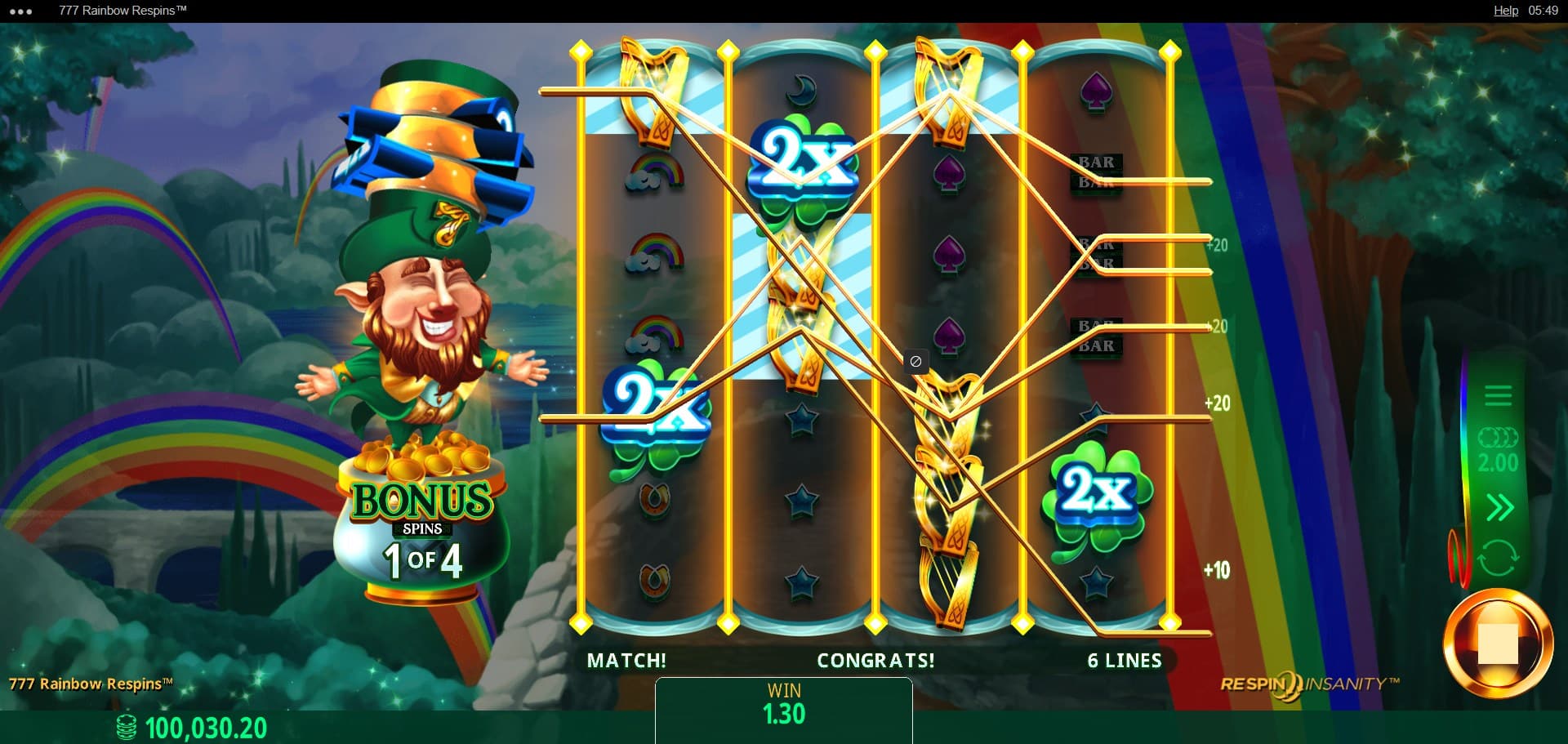Open the hamburger menu

click(x=1498, y=396)
